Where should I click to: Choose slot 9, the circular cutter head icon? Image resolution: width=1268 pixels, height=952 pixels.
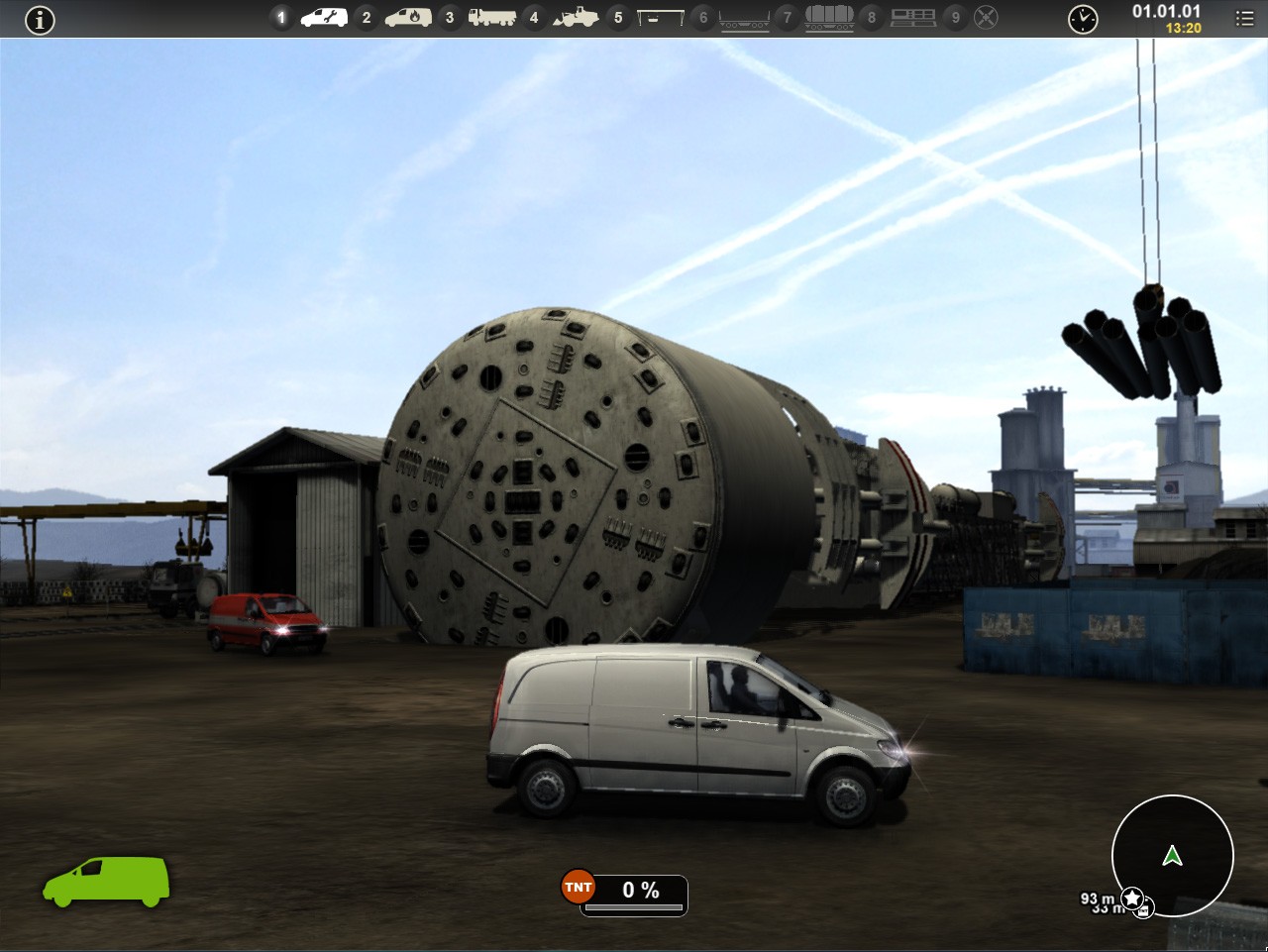pyautogui.click(x=986, y=17)
